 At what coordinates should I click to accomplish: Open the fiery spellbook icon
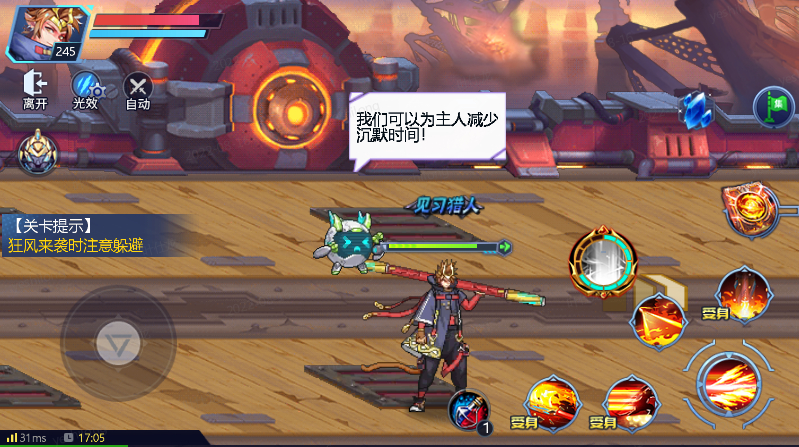(750, 206)
